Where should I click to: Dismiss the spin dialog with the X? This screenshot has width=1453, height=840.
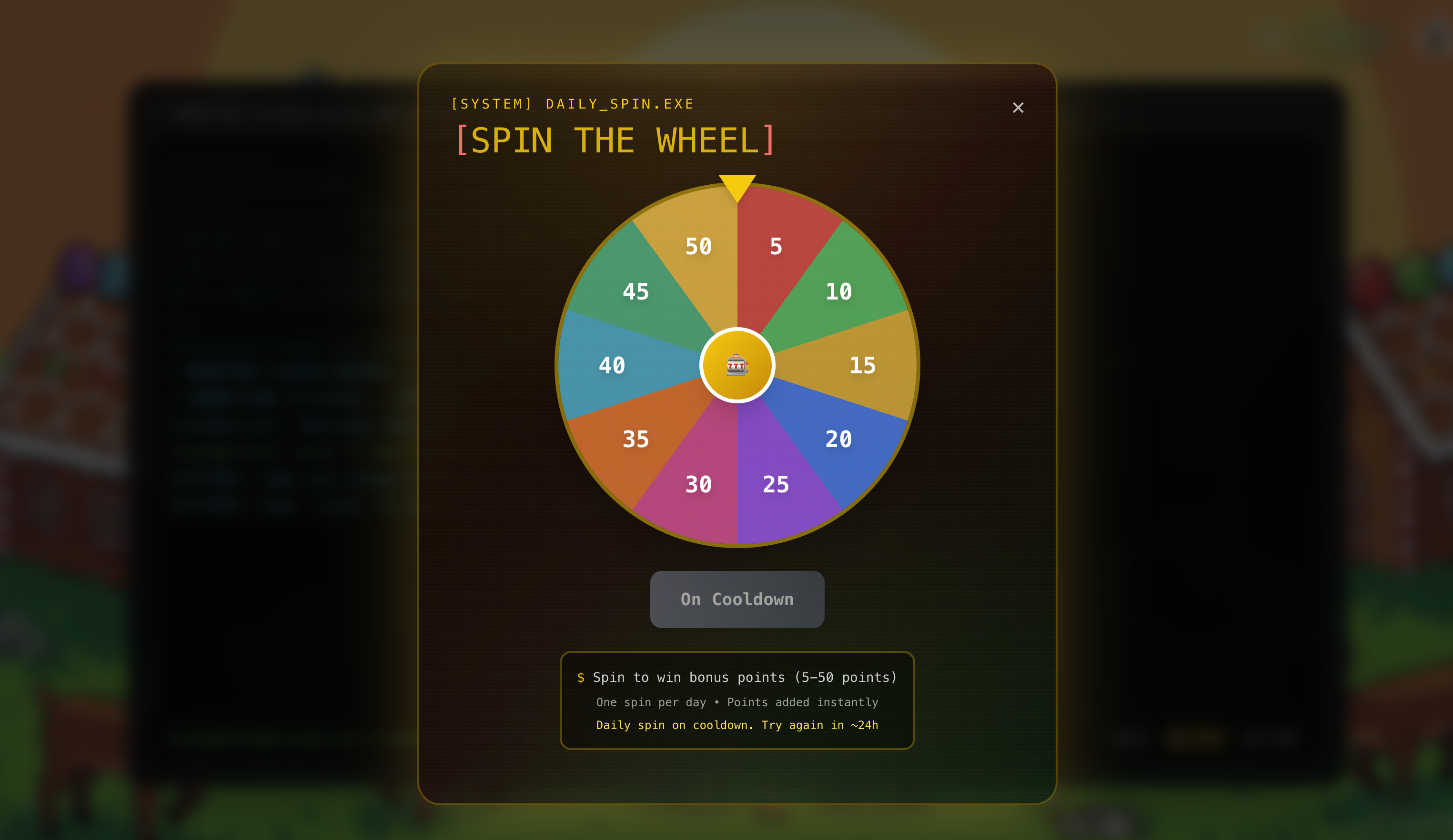(1018, 108)
